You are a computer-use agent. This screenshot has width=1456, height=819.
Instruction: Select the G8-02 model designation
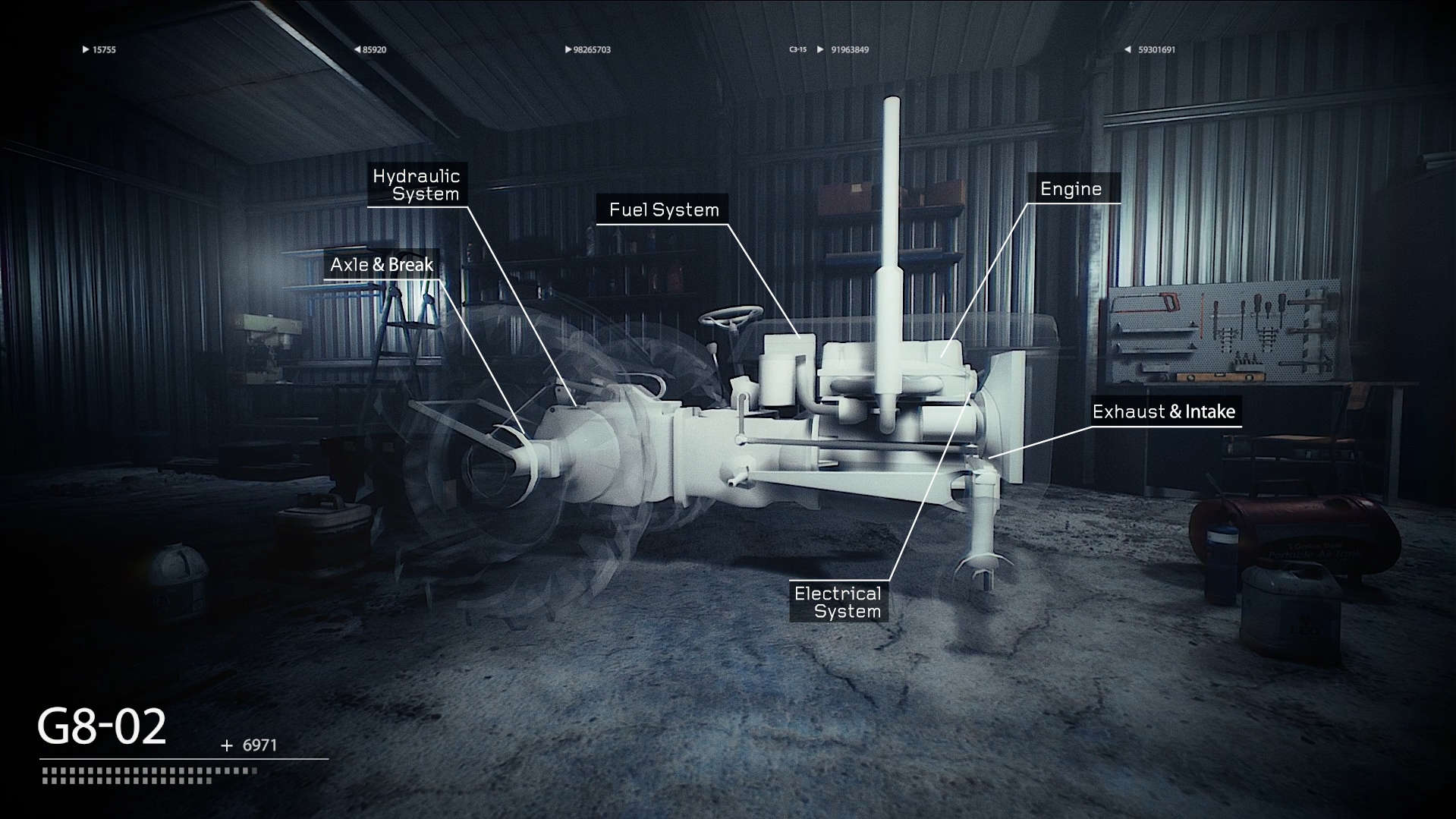click(104, 726)
